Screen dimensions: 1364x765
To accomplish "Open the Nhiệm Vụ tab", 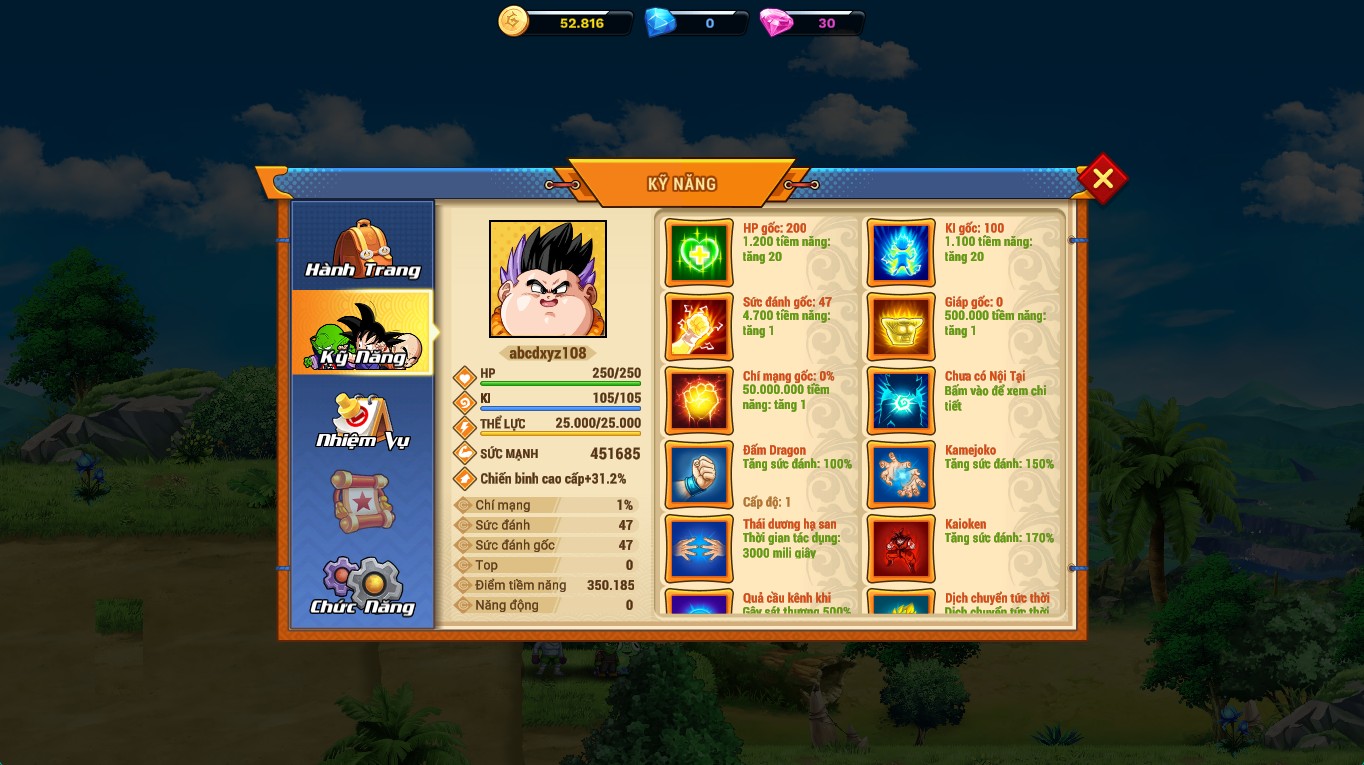I will (x=362, y=420).
